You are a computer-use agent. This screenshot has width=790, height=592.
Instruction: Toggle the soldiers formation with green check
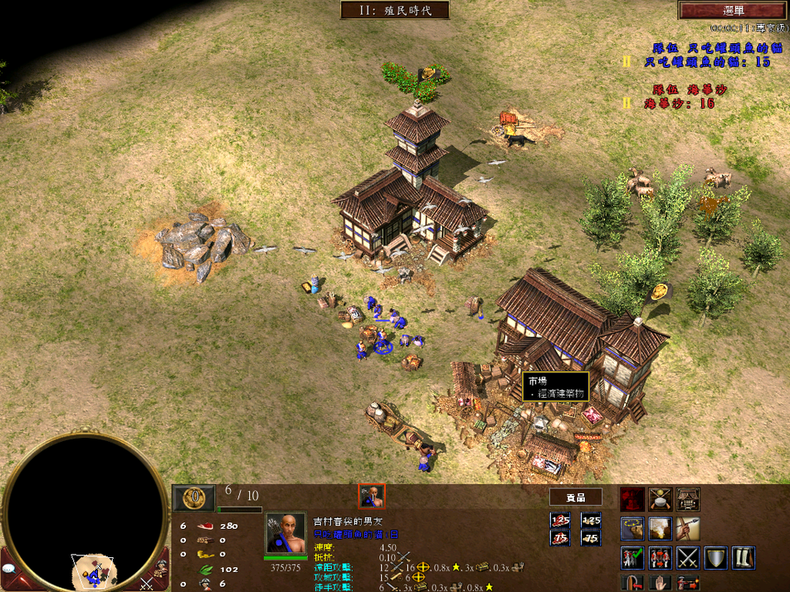coord(632,557)
